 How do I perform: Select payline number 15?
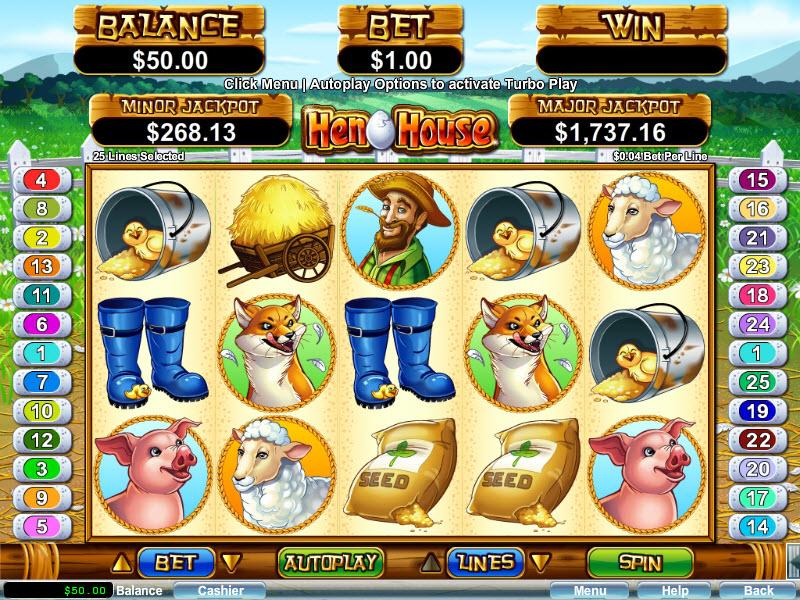coord(757,180)
